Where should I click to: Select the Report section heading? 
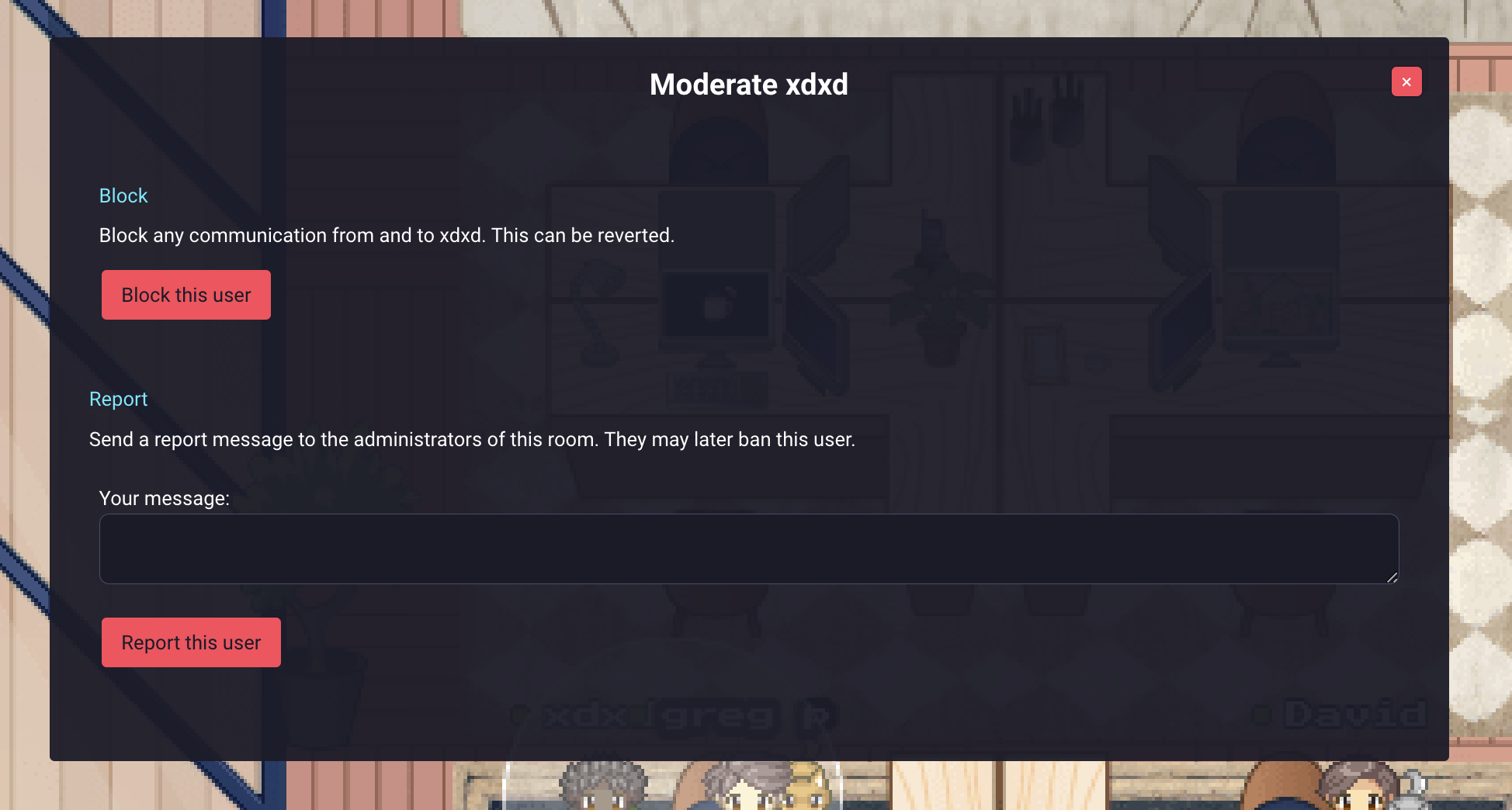click(x=118, y=399)
